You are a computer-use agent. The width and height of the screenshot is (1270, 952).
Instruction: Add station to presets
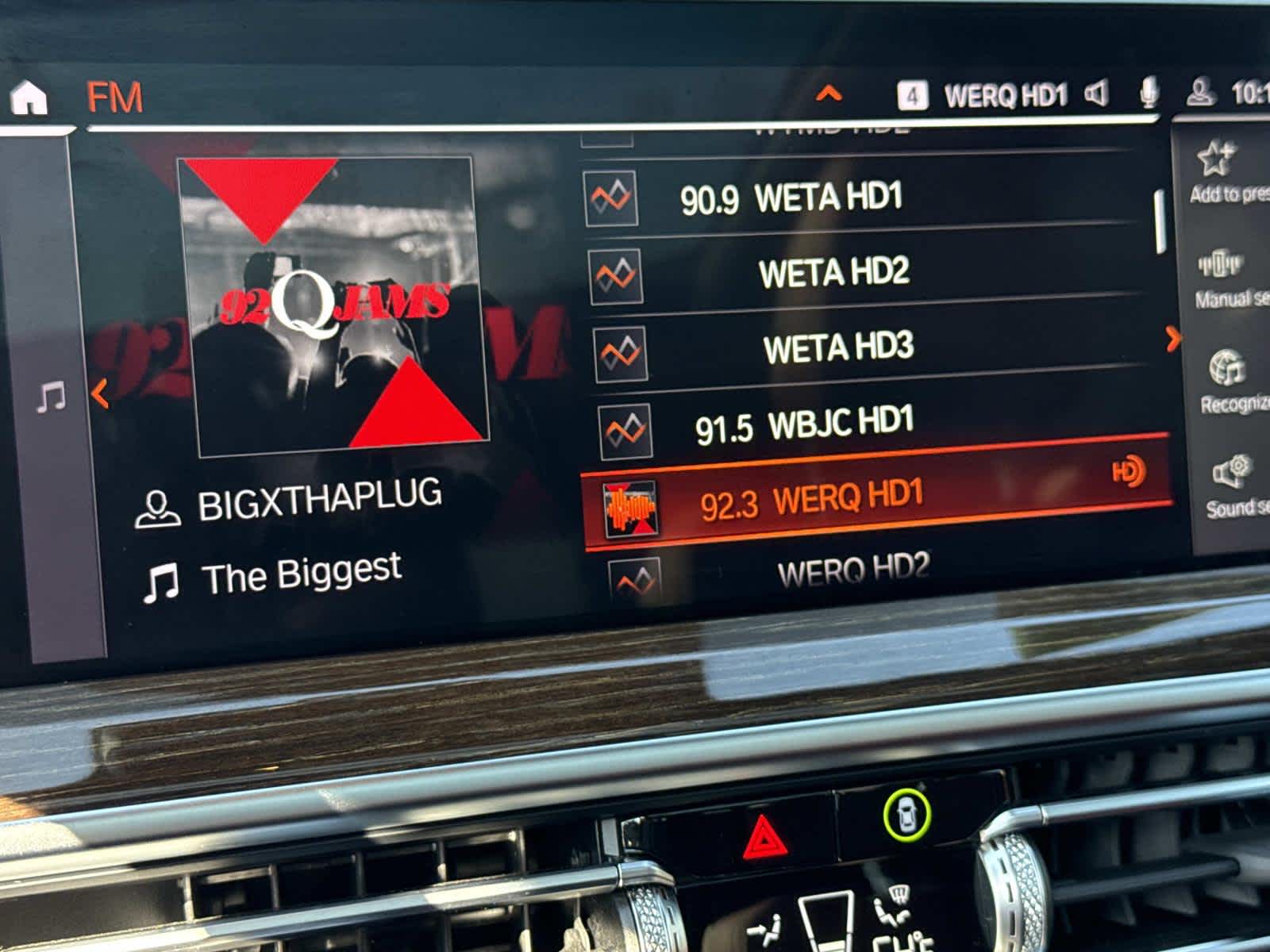point(1222,171)
